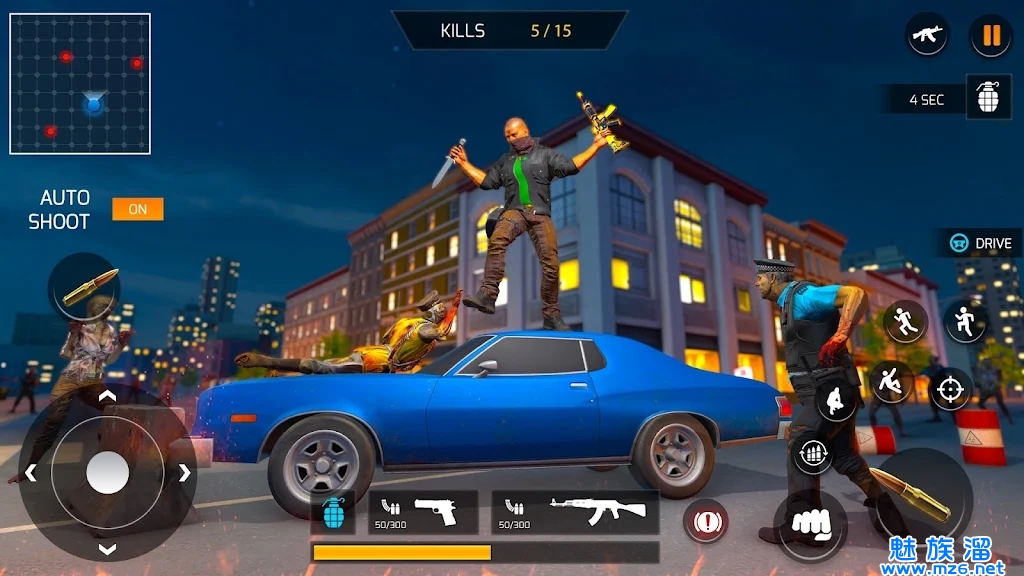
Task: Aim with the crosshair button
Action: pyautogui.click(x=950, y=388)
